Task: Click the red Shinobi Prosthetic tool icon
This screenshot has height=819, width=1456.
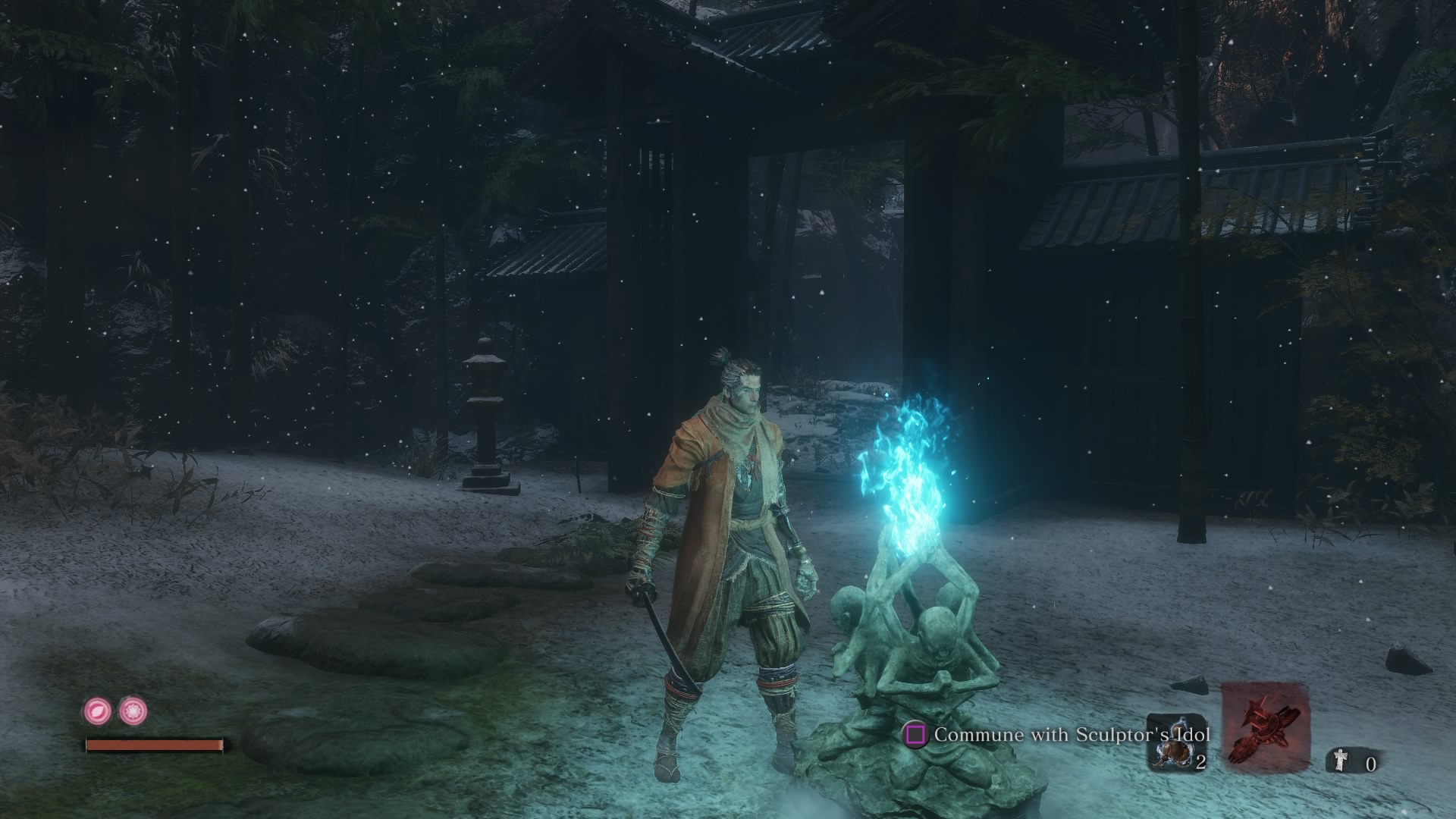Action: (x=1266, y=729)
